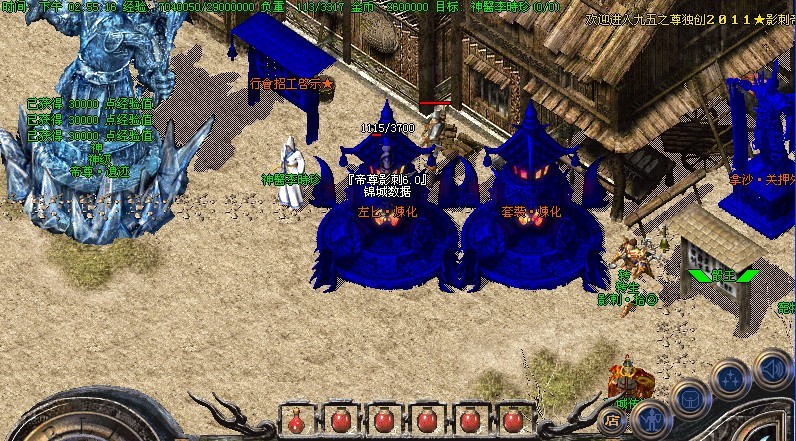Image resolution: width=796 pixels, height=441 pixels.
Task: Open the group round button beside the speaker
Action: click(732, 380)
